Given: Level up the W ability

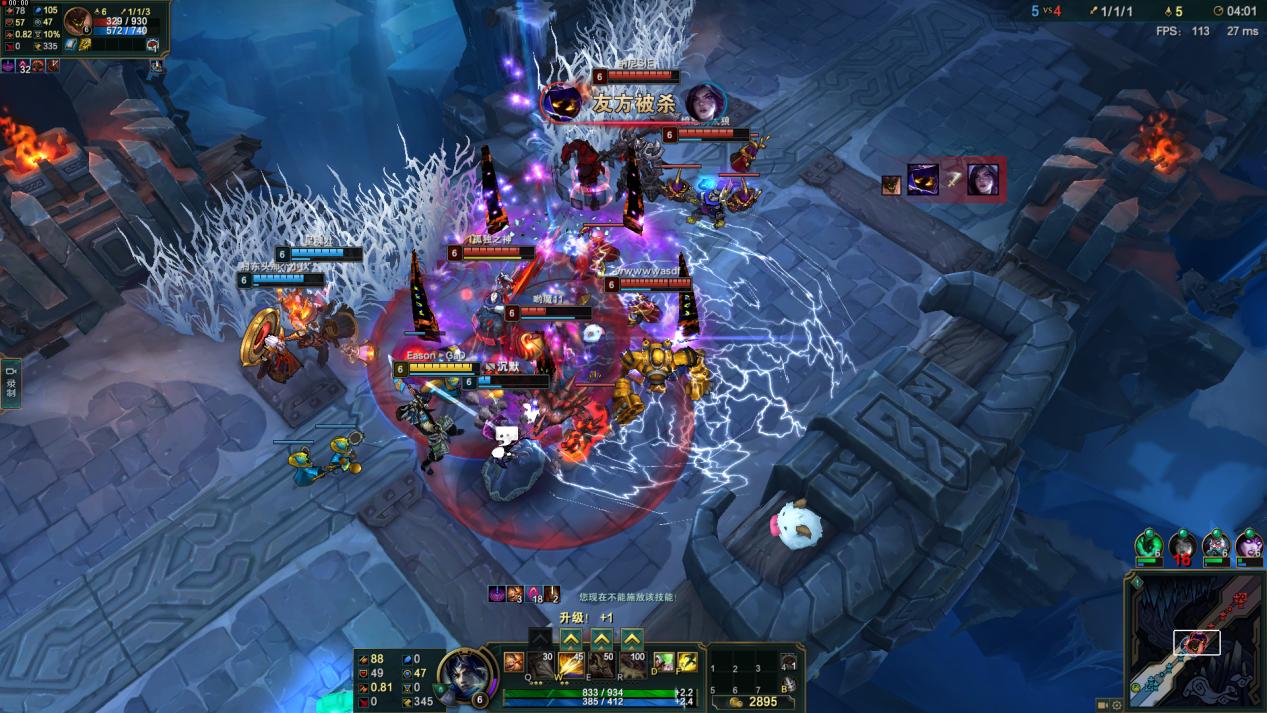Looking at the screenshot, I should tap(570, 639).
